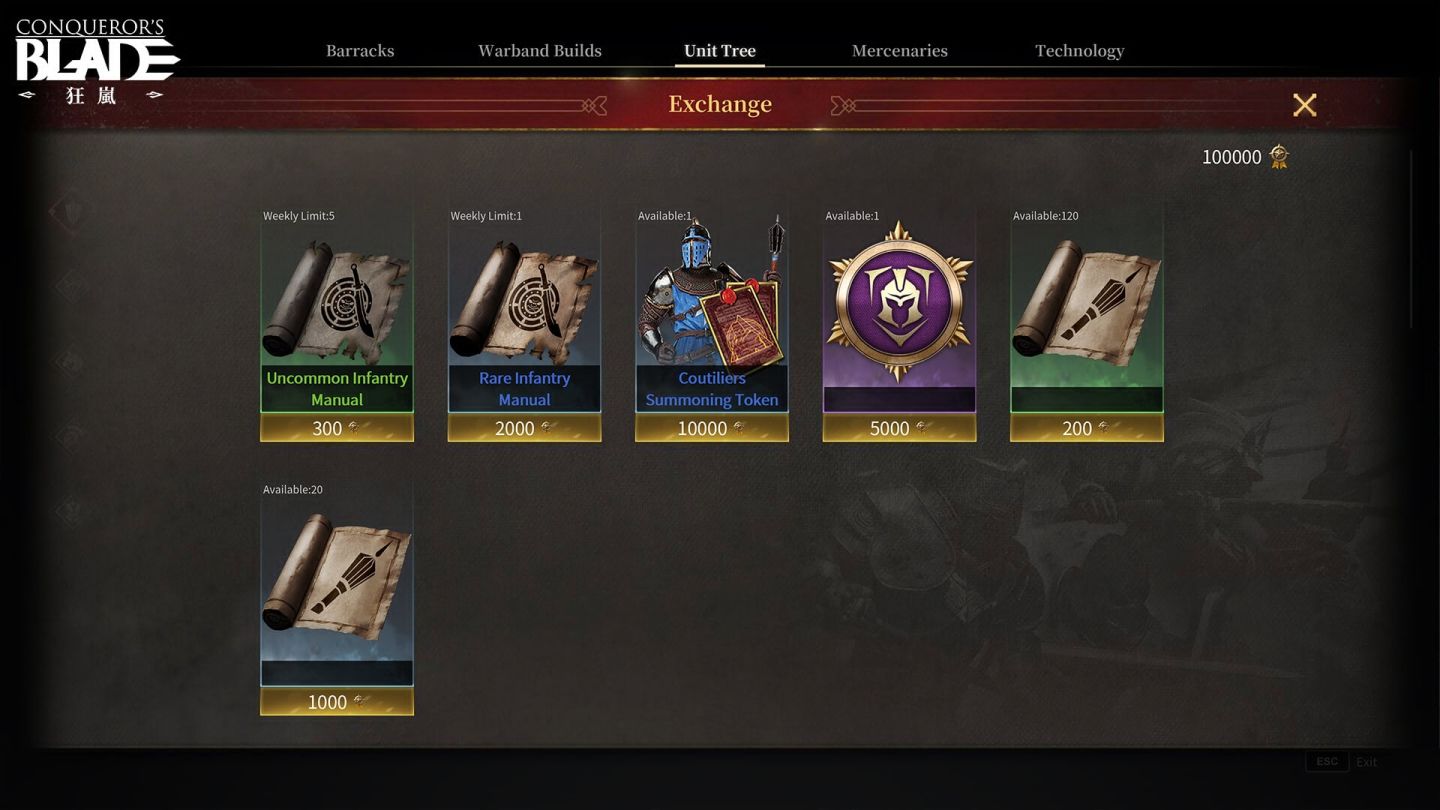Buy Uncommon Infantry Manual for 300
1440x810 pixels.
(x=337, y=428)
